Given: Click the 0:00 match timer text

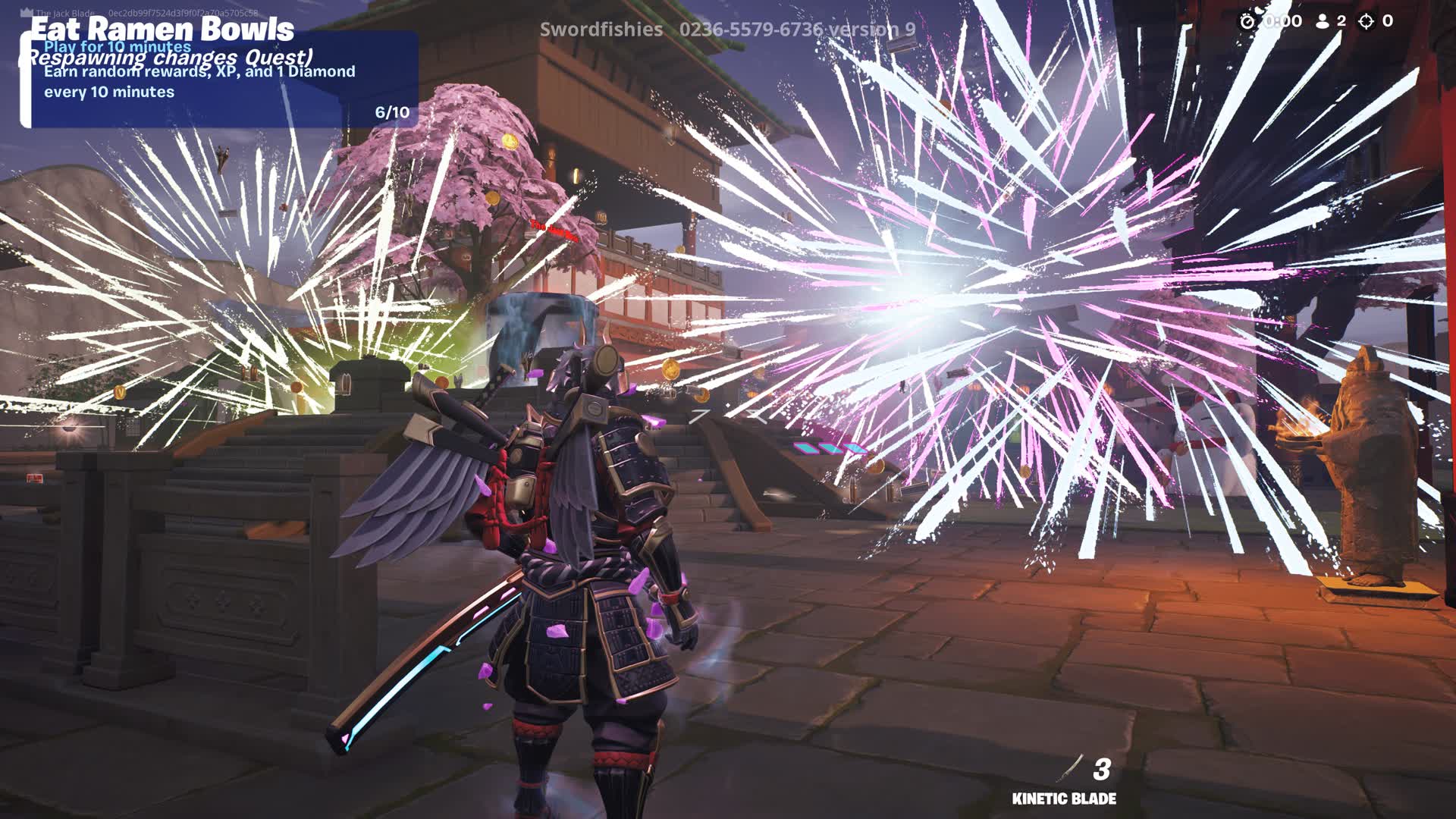Looking at the screenshot, I should pos(1282,21).
